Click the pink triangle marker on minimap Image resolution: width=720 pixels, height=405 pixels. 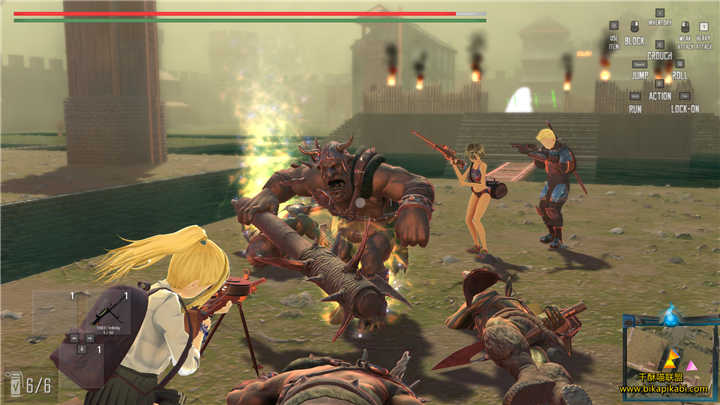(x=689, y=368)
